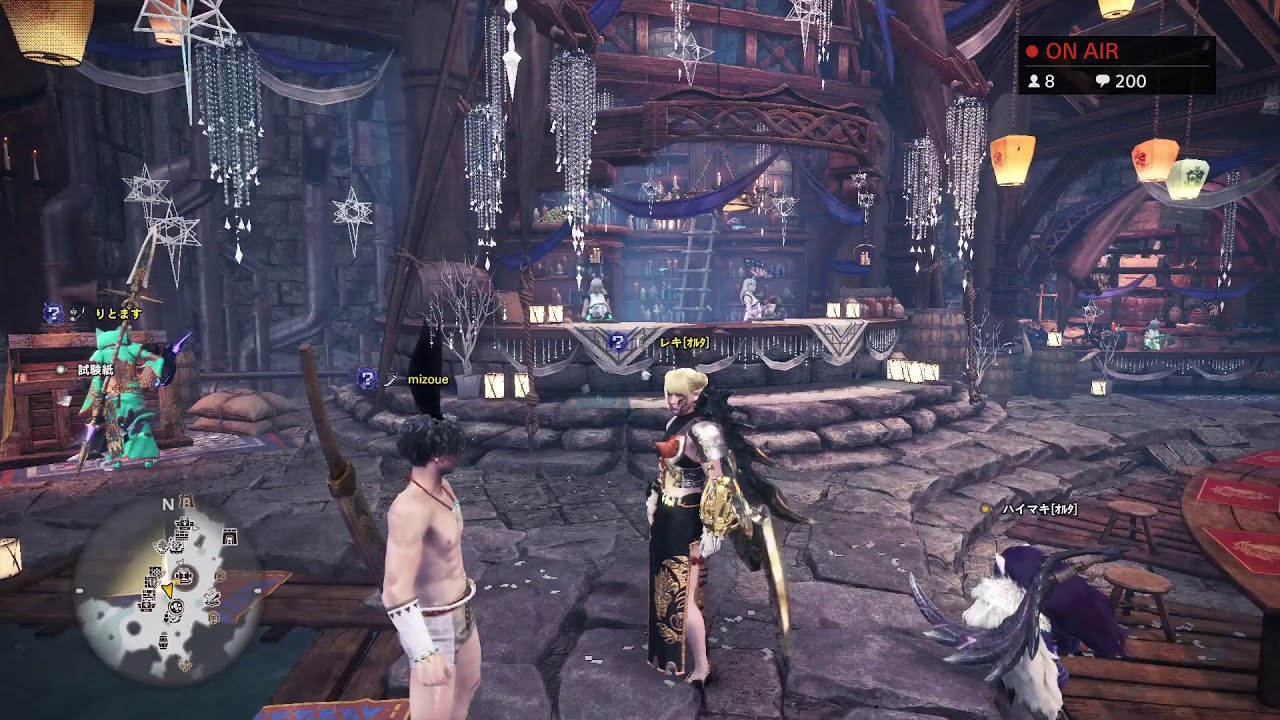Open the circular minimap
The image size is (1280, 720).
pos(169,584)
